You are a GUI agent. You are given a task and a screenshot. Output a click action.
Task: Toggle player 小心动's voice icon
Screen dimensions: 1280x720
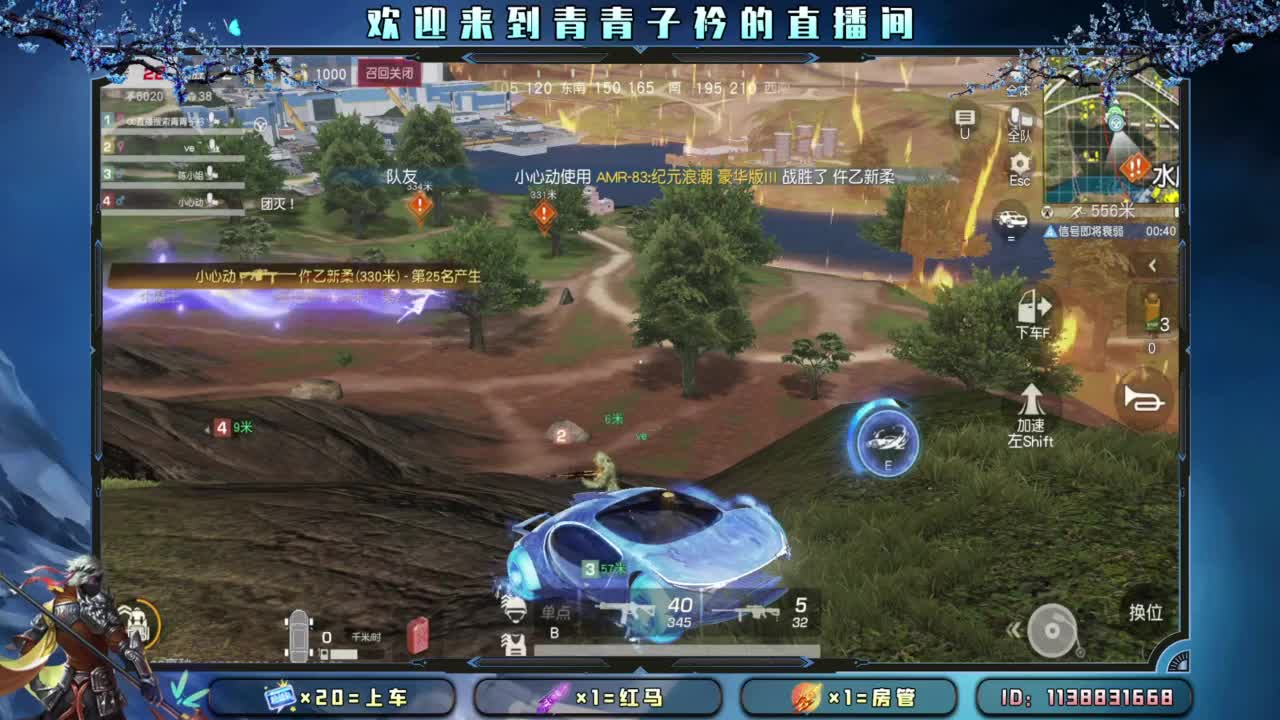click(x=212, y=201)
